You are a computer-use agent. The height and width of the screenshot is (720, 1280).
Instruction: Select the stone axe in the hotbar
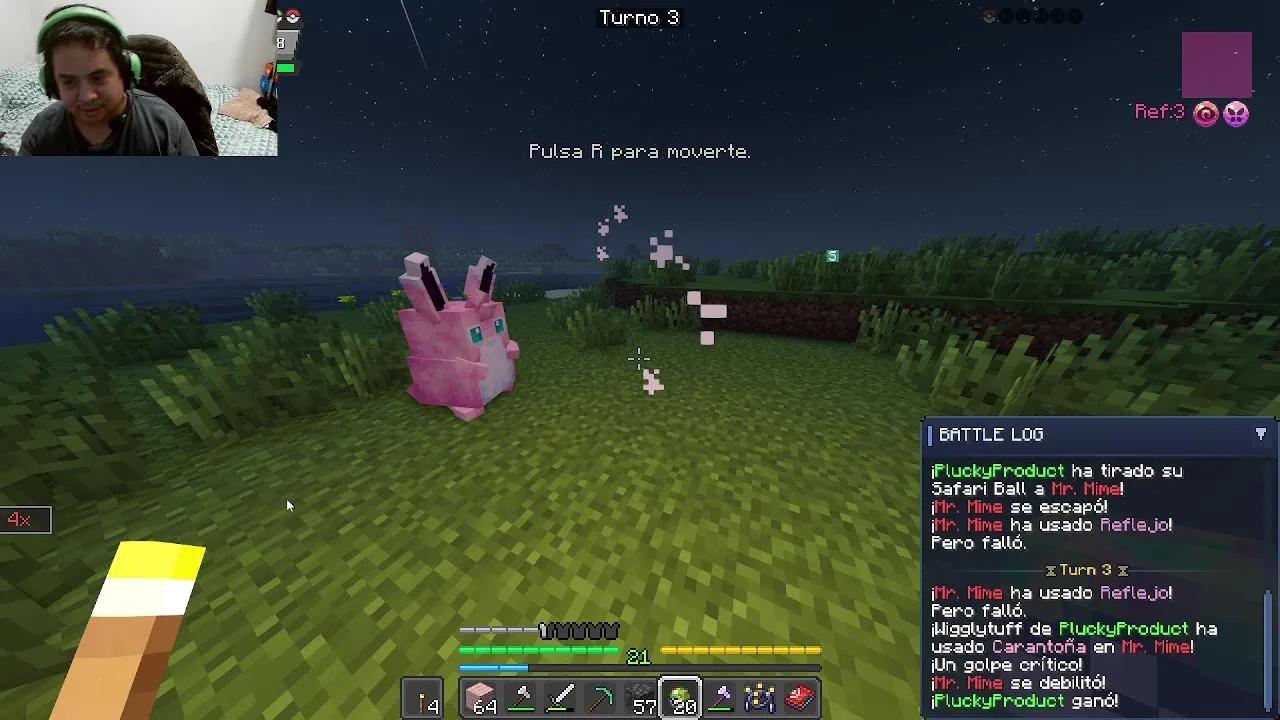(x=521, y=697)
